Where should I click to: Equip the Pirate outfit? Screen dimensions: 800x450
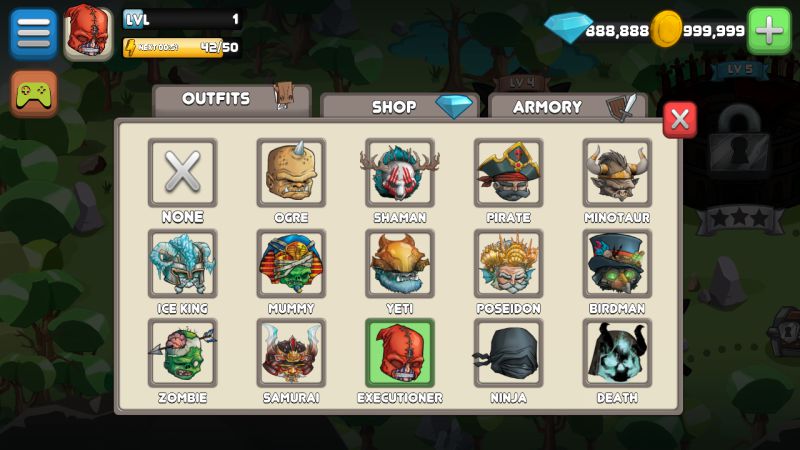[509, 173]
